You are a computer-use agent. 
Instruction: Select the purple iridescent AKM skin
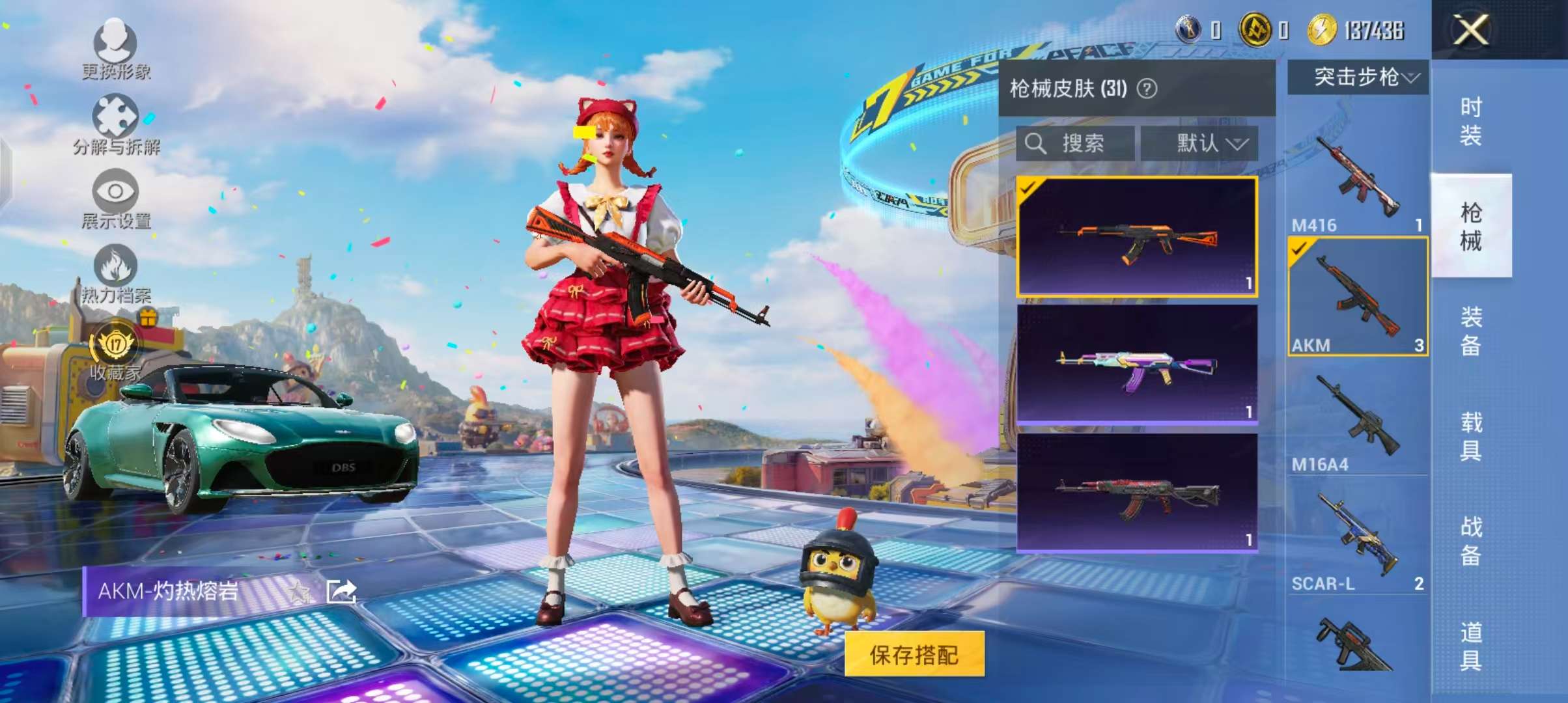pos(1137,365)
